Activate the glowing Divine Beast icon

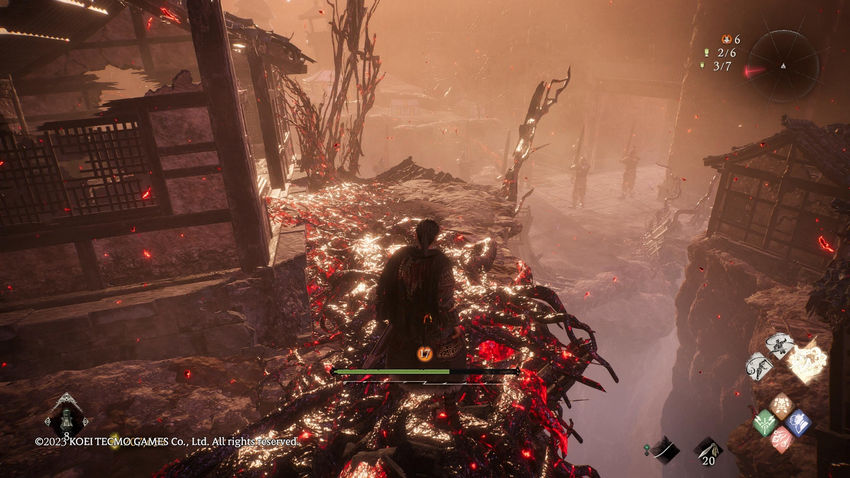(808, 360)
